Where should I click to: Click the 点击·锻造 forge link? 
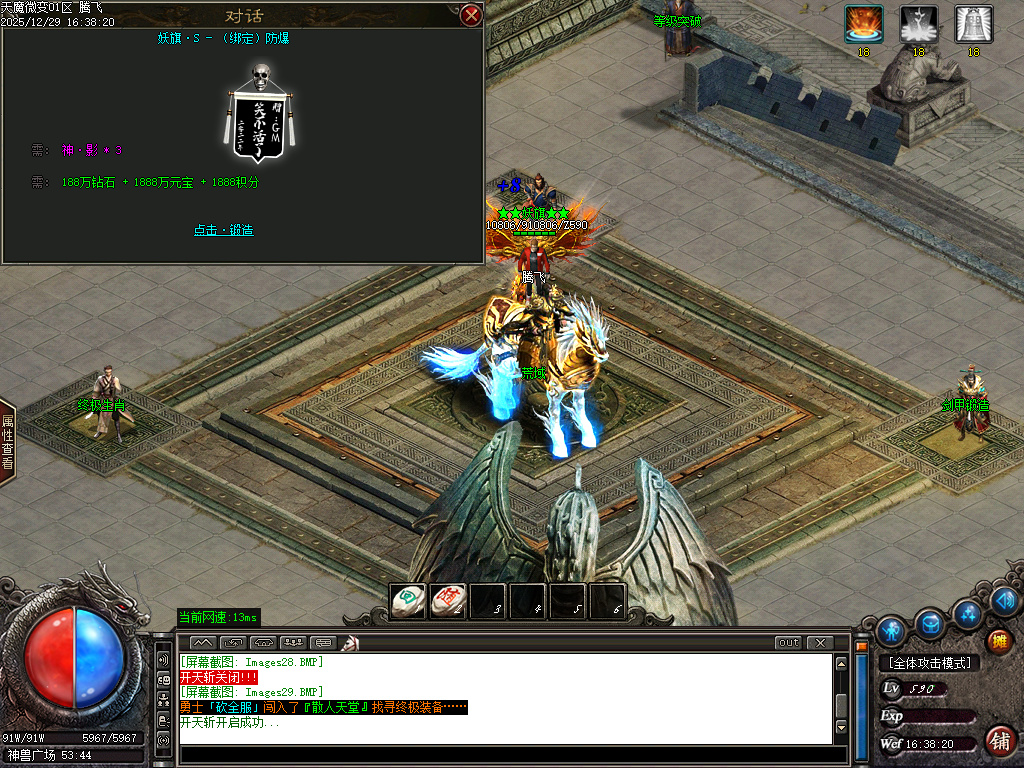(224, 230)
